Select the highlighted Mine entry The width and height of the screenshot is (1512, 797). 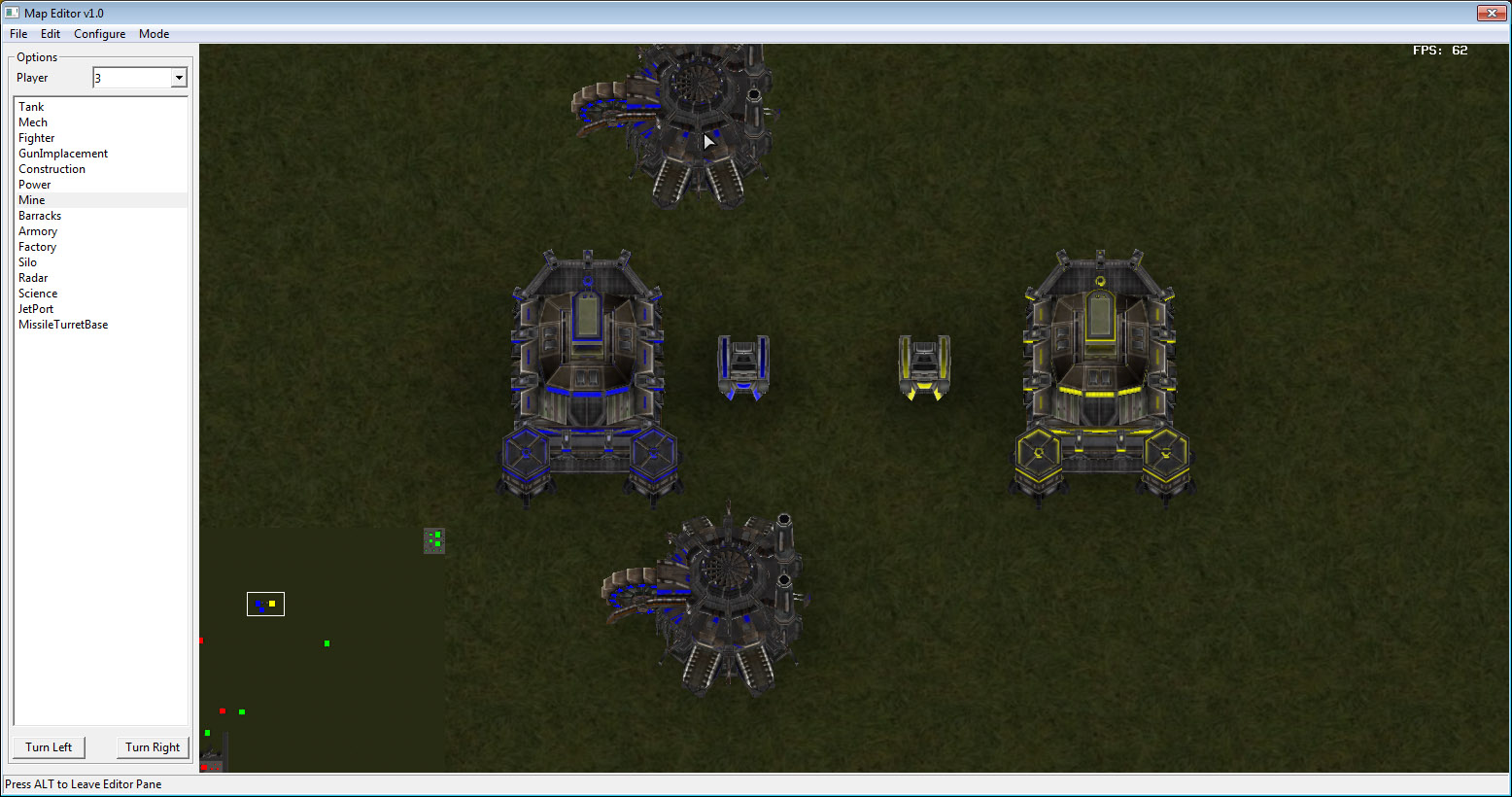click(31, 199)
